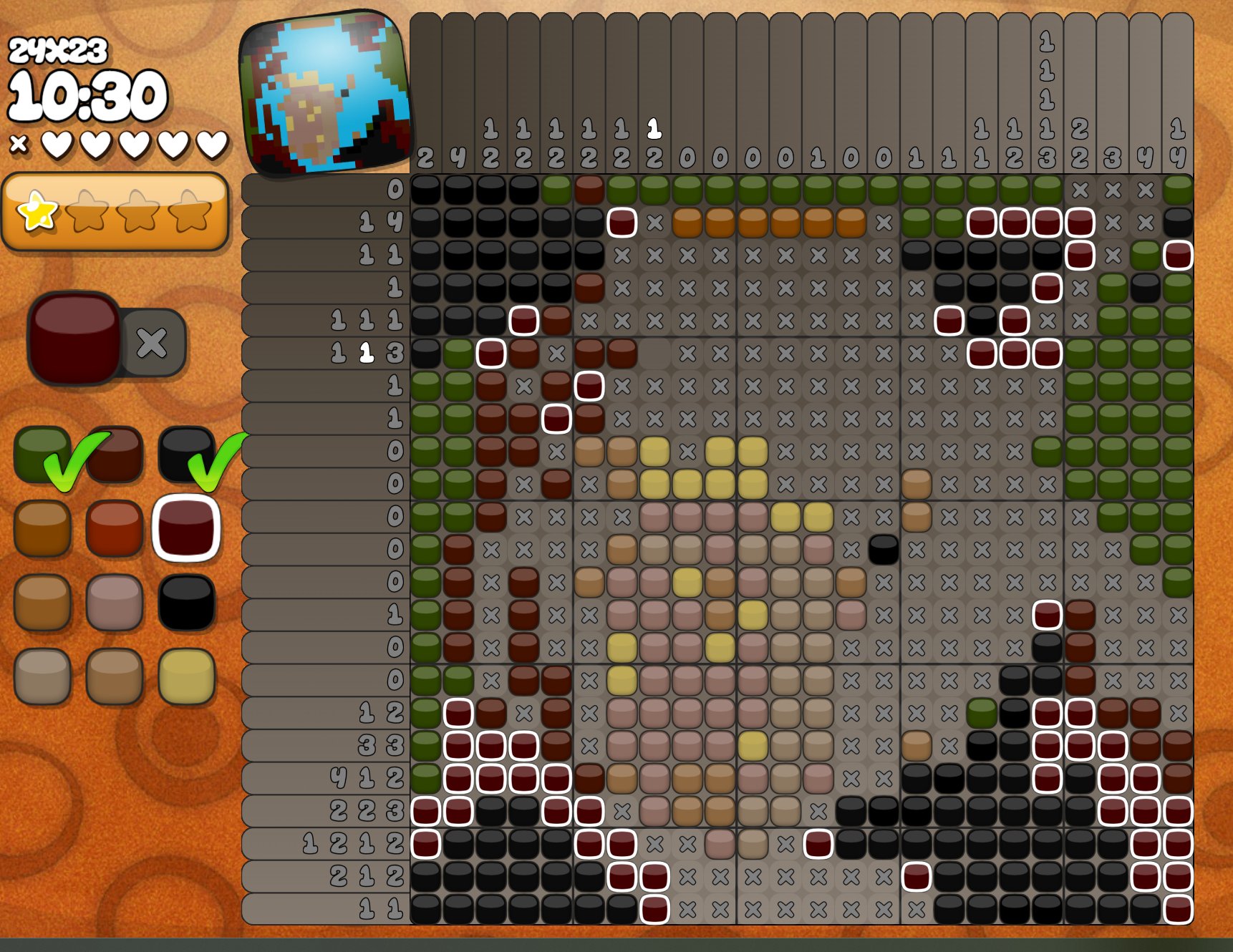
Task: Choose the rust red color swatch
Action: (x=115, y=528)
